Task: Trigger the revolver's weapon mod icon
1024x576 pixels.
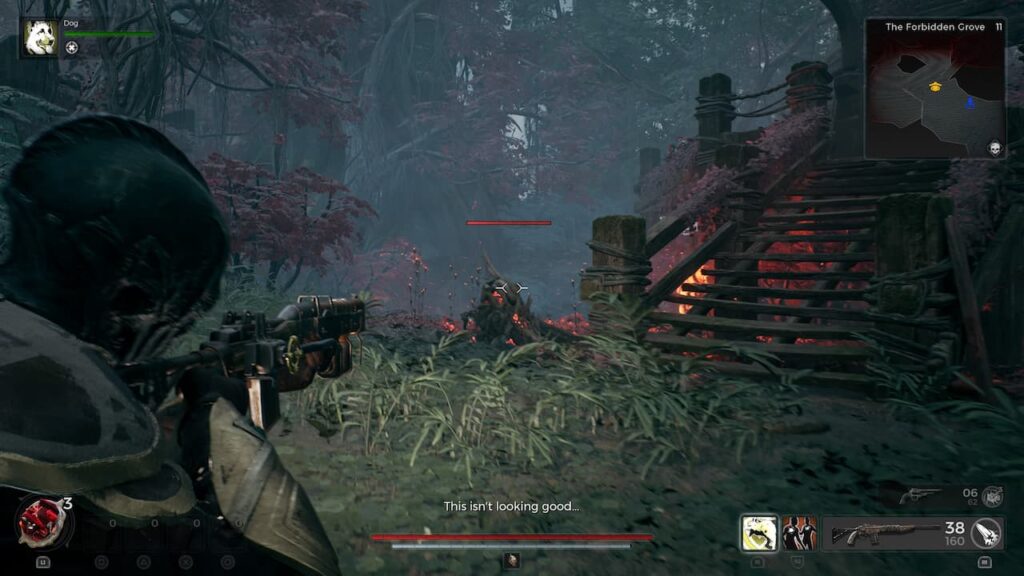Action: coord(992,496)
